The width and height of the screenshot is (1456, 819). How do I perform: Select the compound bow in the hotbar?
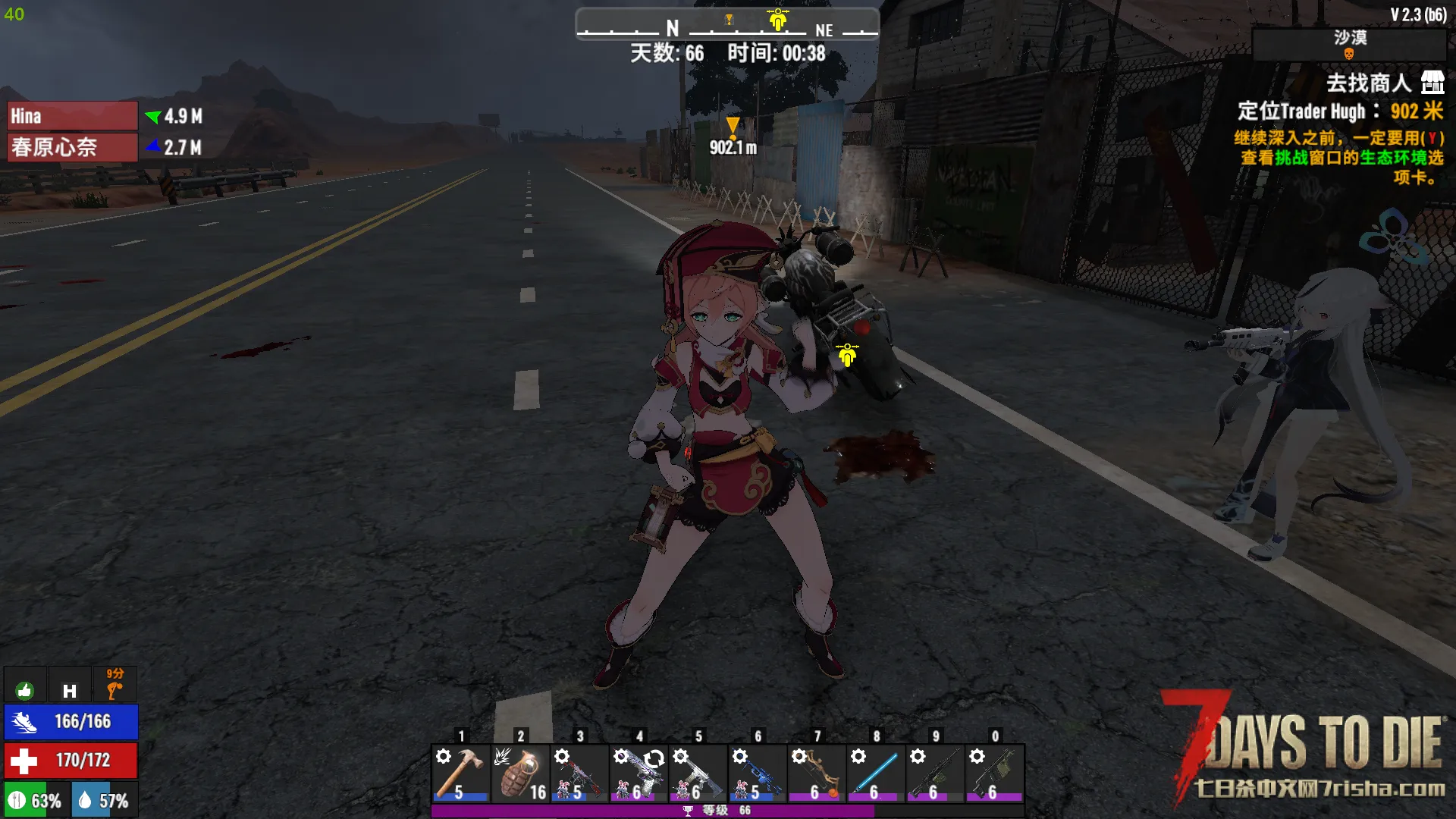pyautogui.click(x=817, y=773)
